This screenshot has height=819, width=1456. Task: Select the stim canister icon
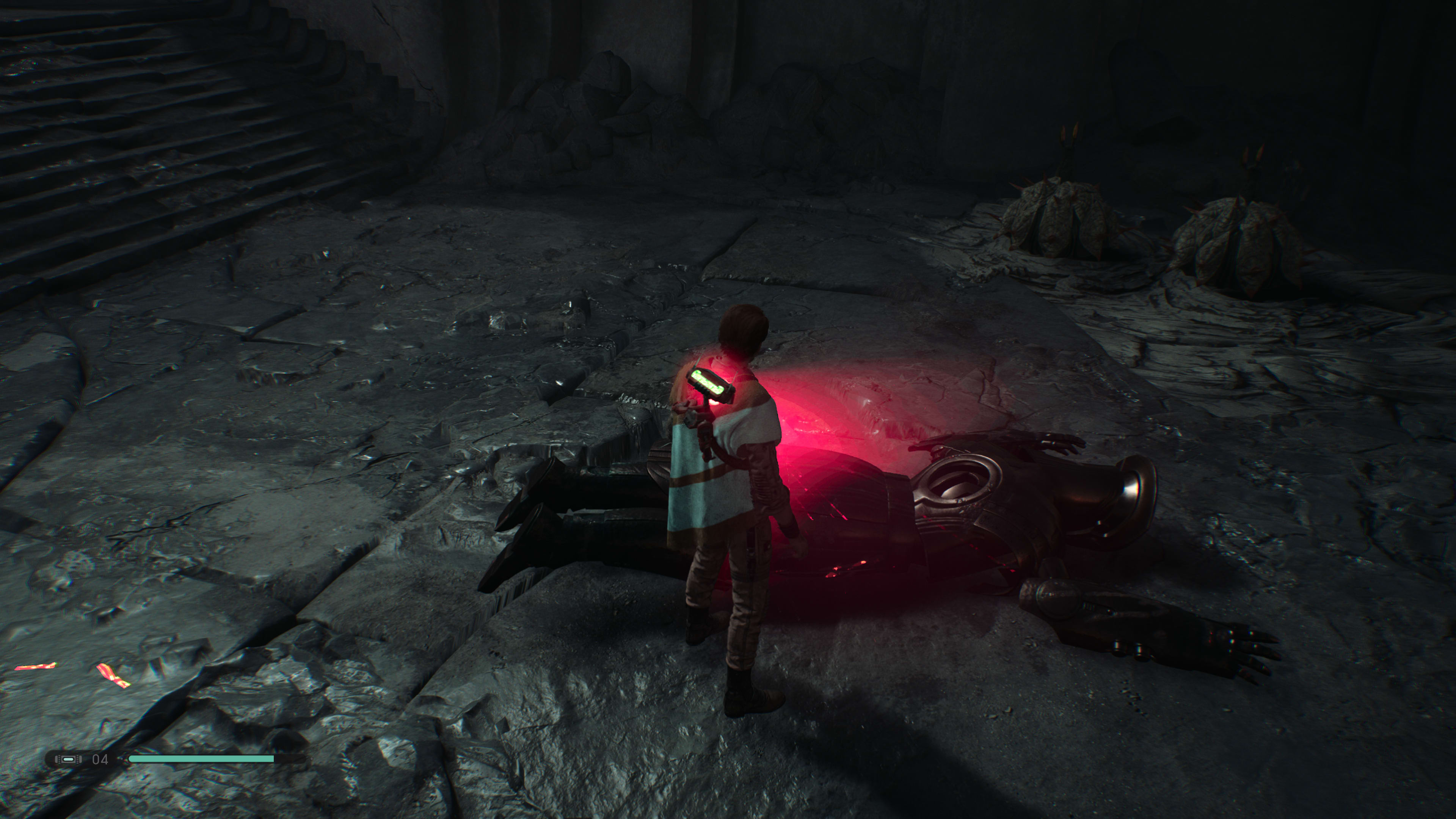[x=68, y=759]
